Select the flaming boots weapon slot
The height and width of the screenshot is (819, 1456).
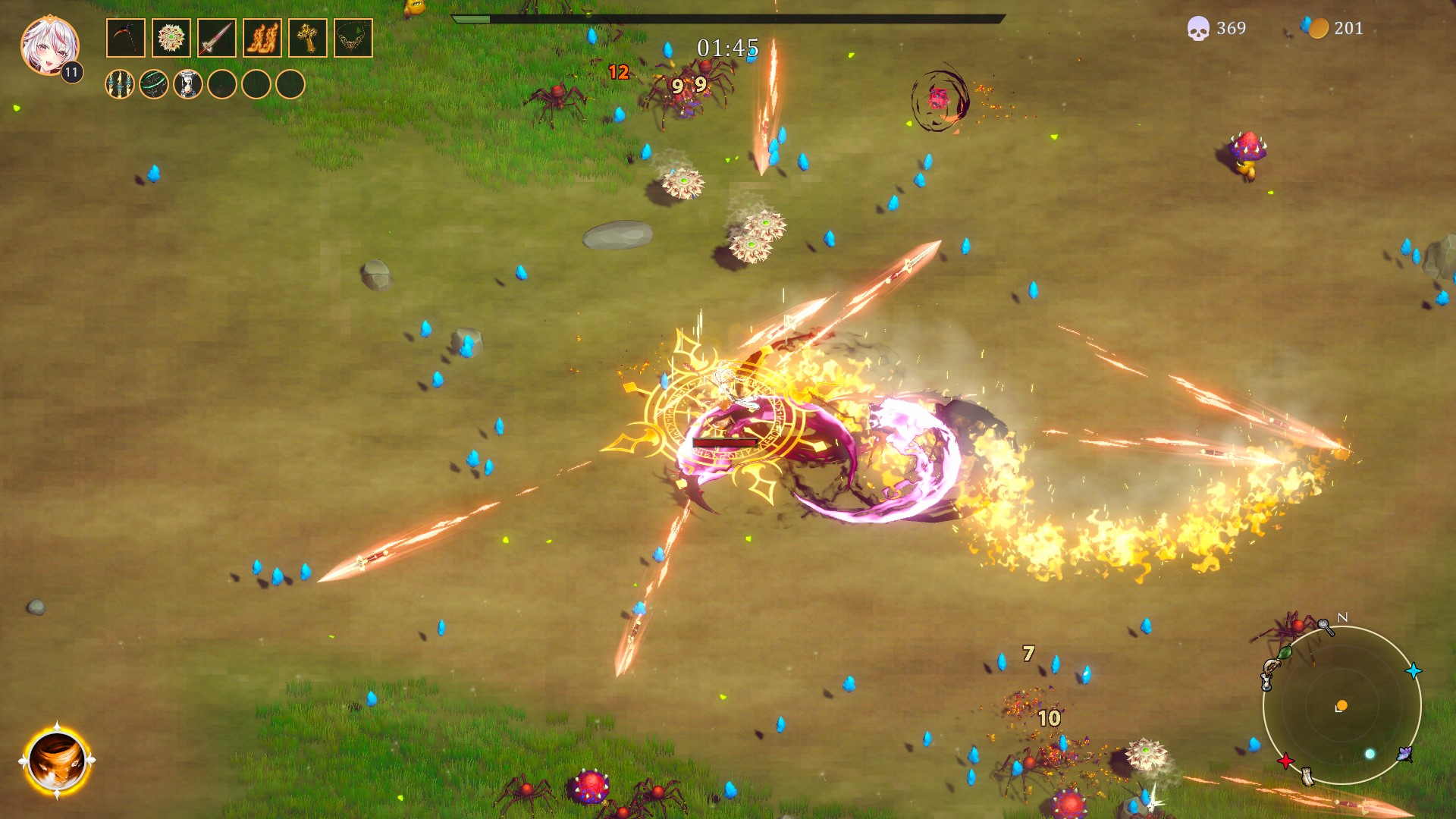point(262,38)
